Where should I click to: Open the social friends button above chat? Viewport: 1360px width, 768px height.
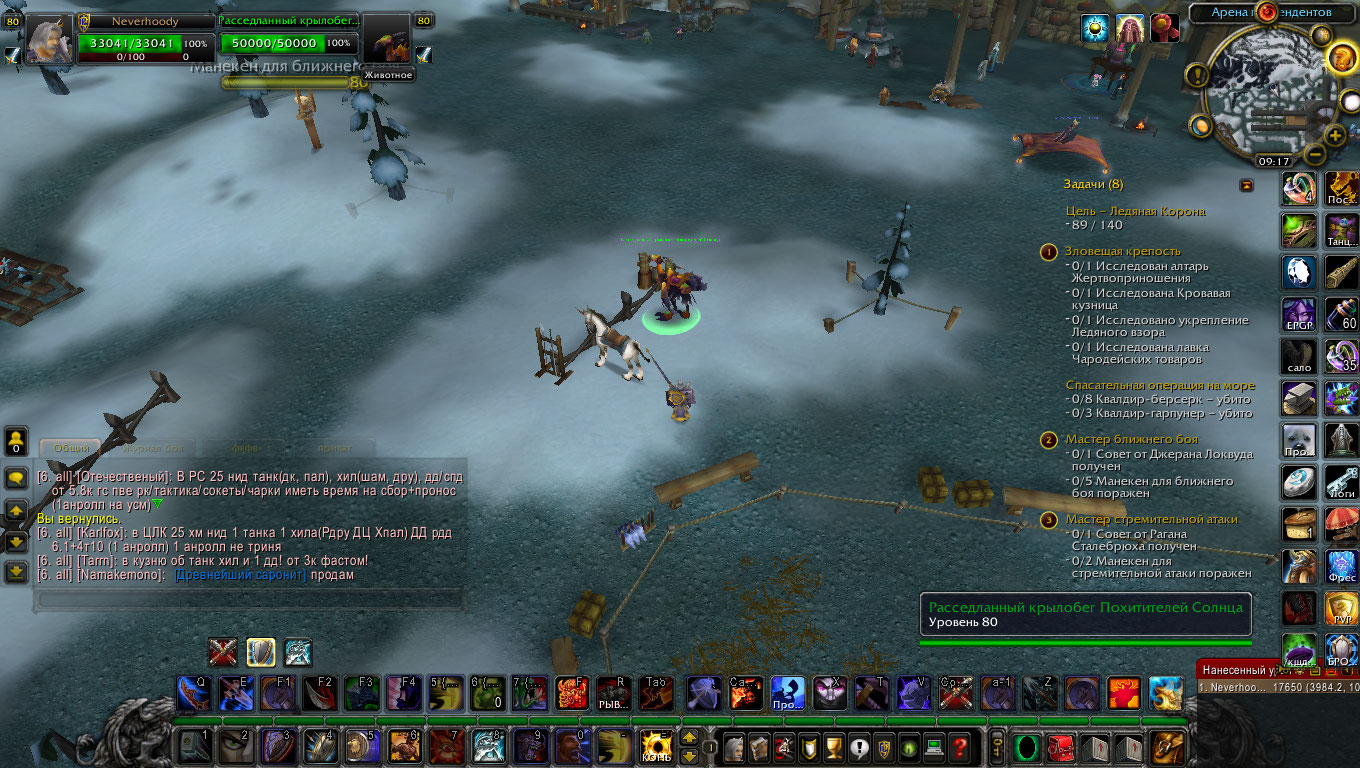(16, 440)
